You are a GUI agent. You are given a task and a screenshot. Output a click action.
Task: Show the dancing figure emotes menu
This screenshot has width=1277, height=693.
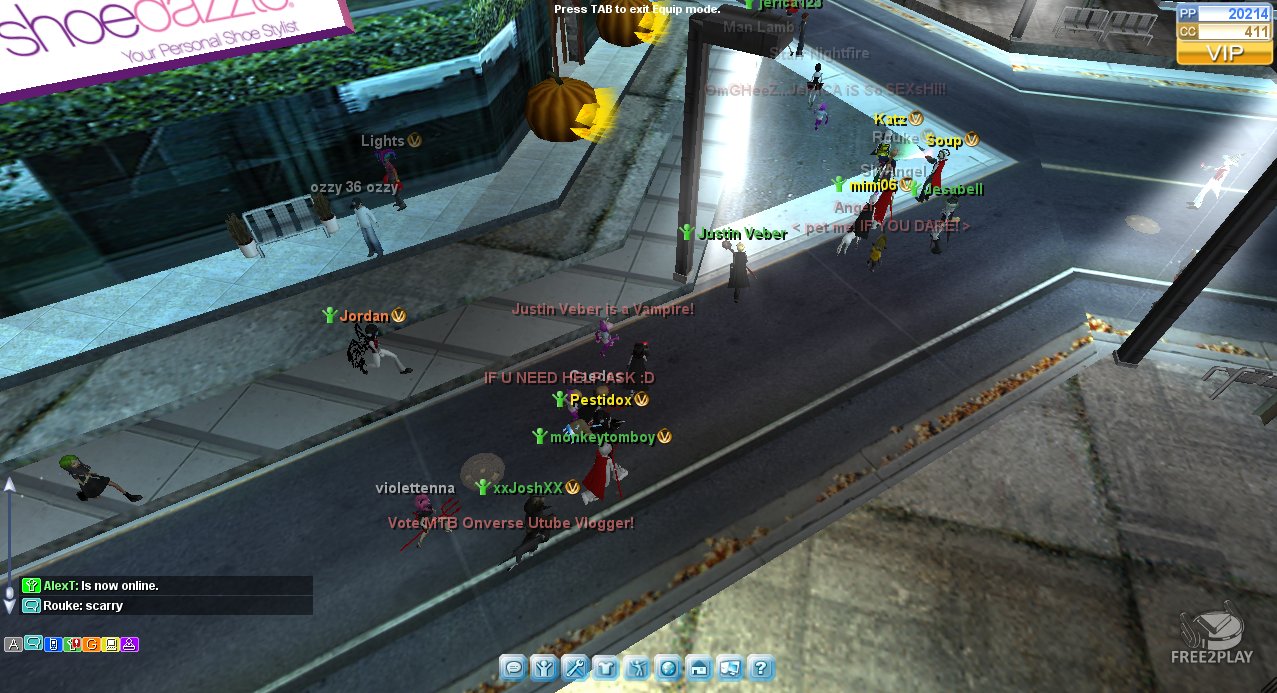coord(637,668)
